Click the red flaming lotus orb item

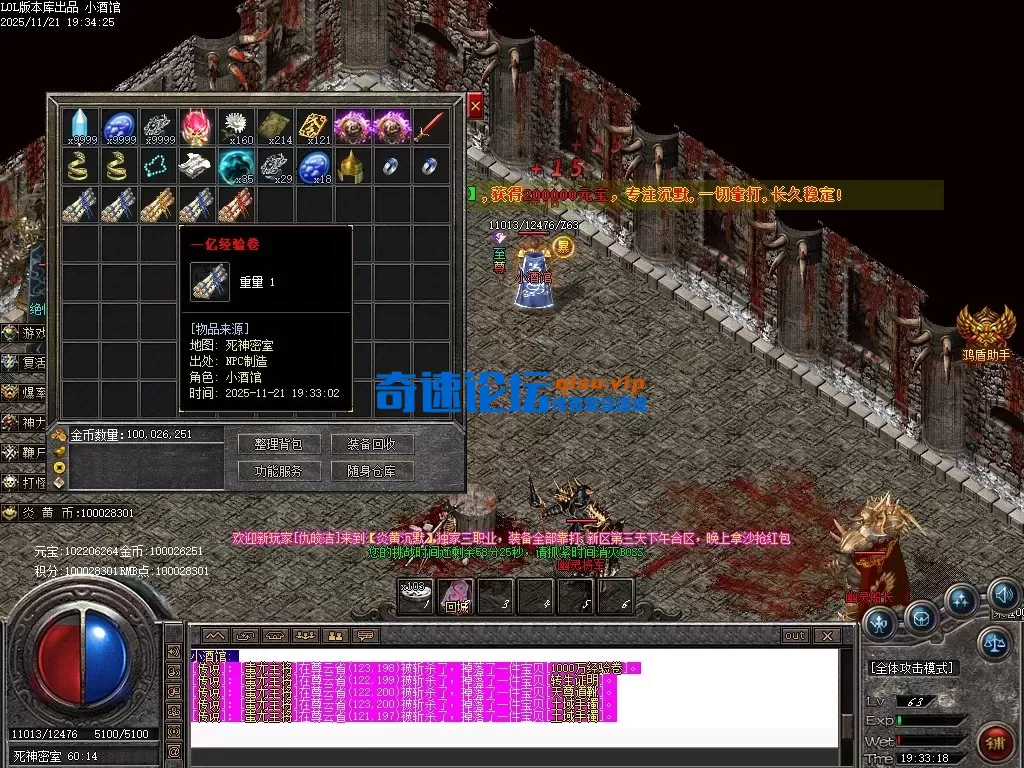point(196,127)
